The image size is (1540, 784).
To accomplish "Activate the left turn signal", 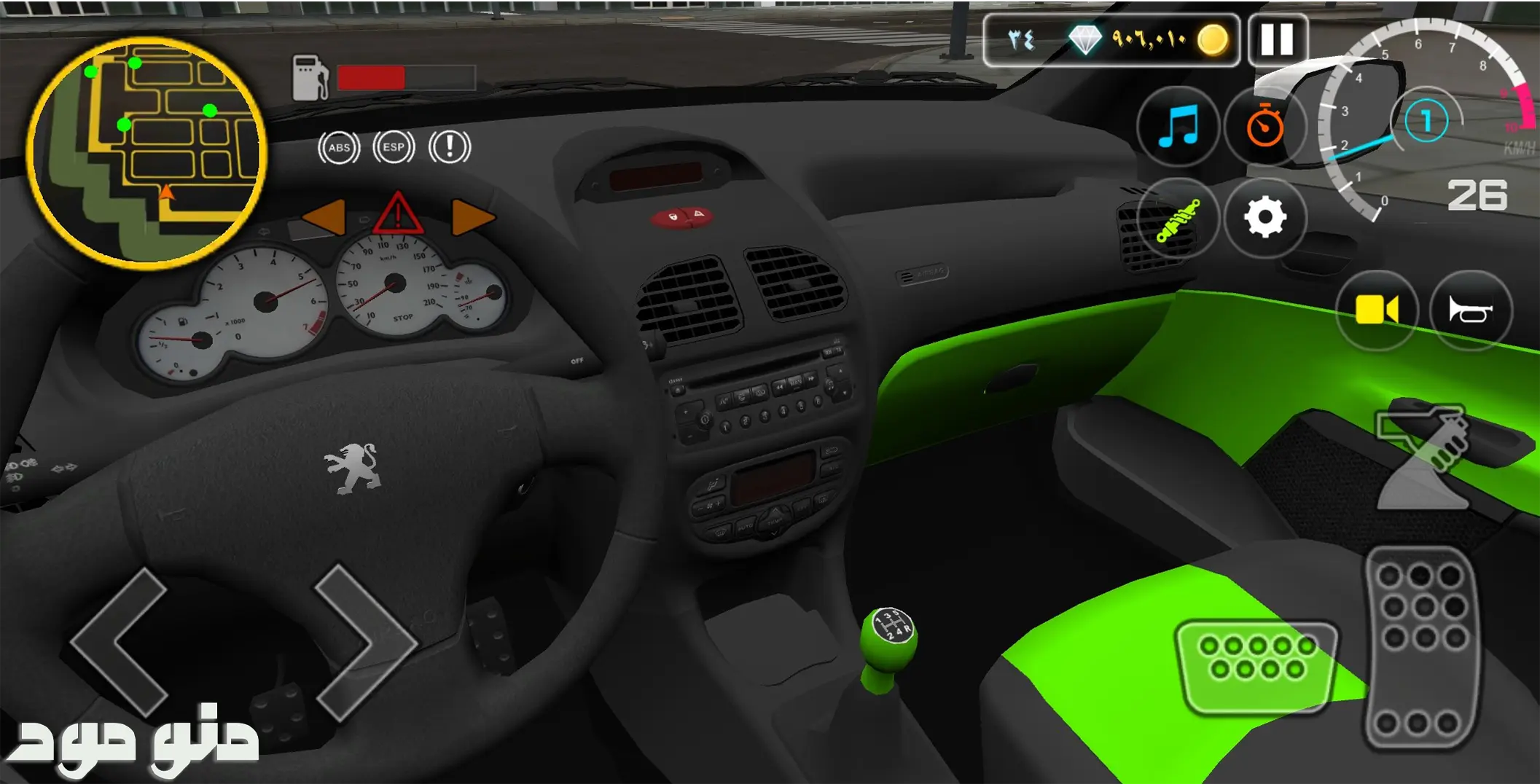I will tap(324, 217).
